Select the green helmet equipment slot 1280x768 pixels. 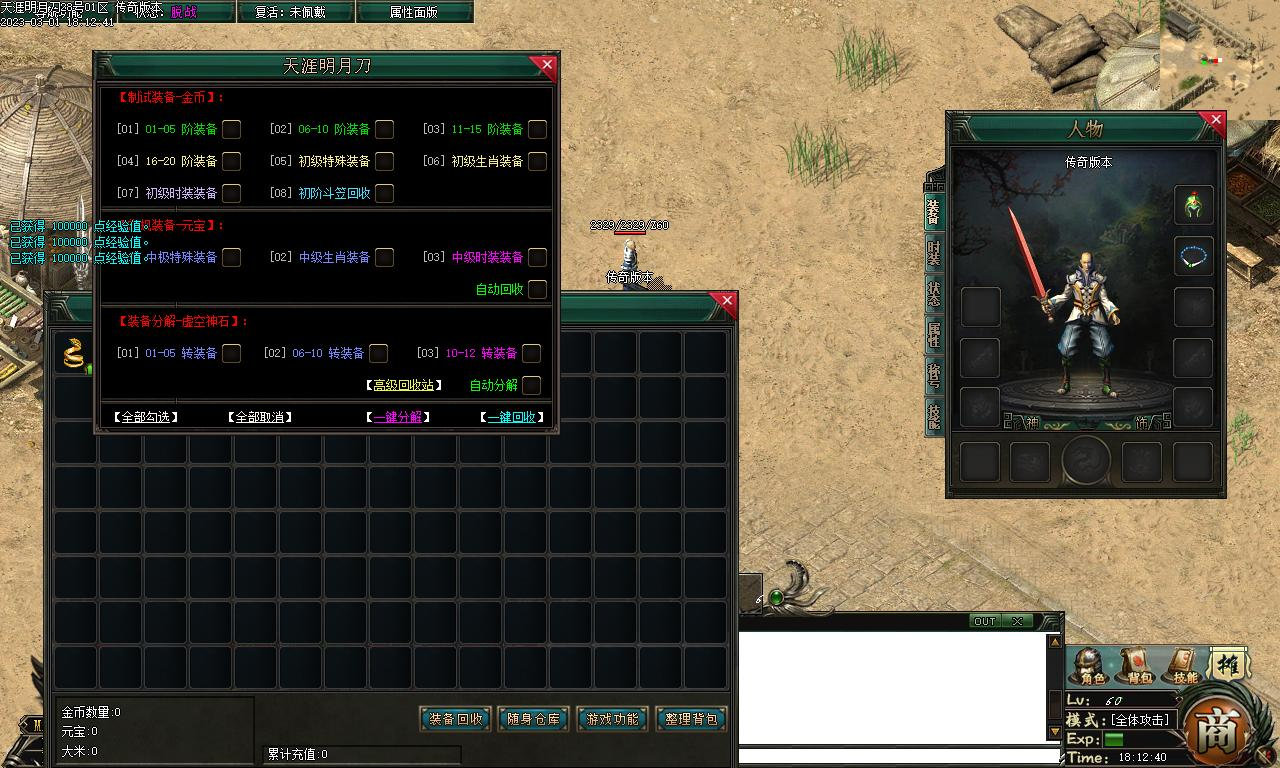click(x=1193, y=205)
